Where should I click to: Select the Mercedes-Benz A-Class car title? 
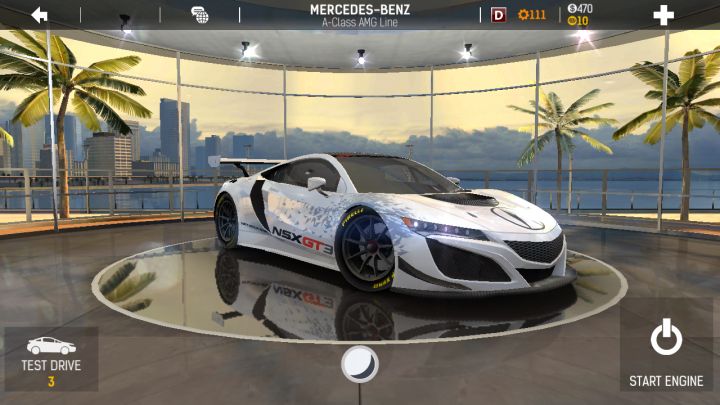(361, 15)
